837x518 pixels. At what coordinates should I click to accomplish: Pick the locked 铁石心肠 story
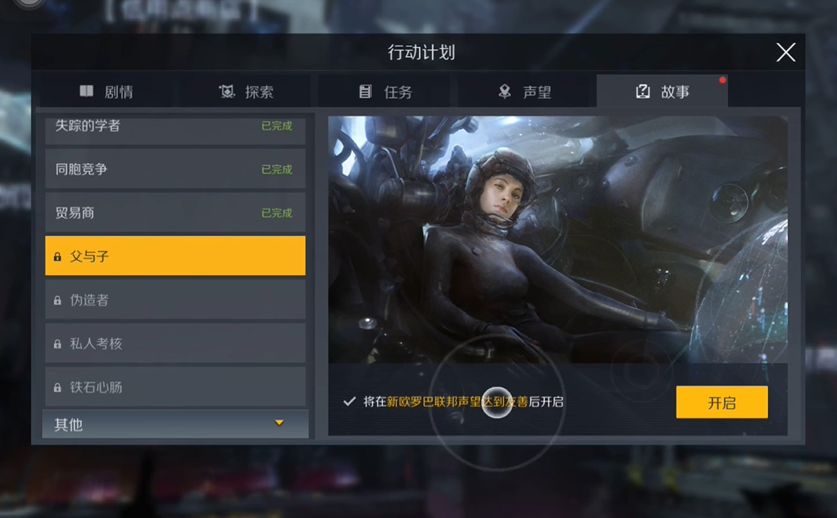tap(175, 387)
